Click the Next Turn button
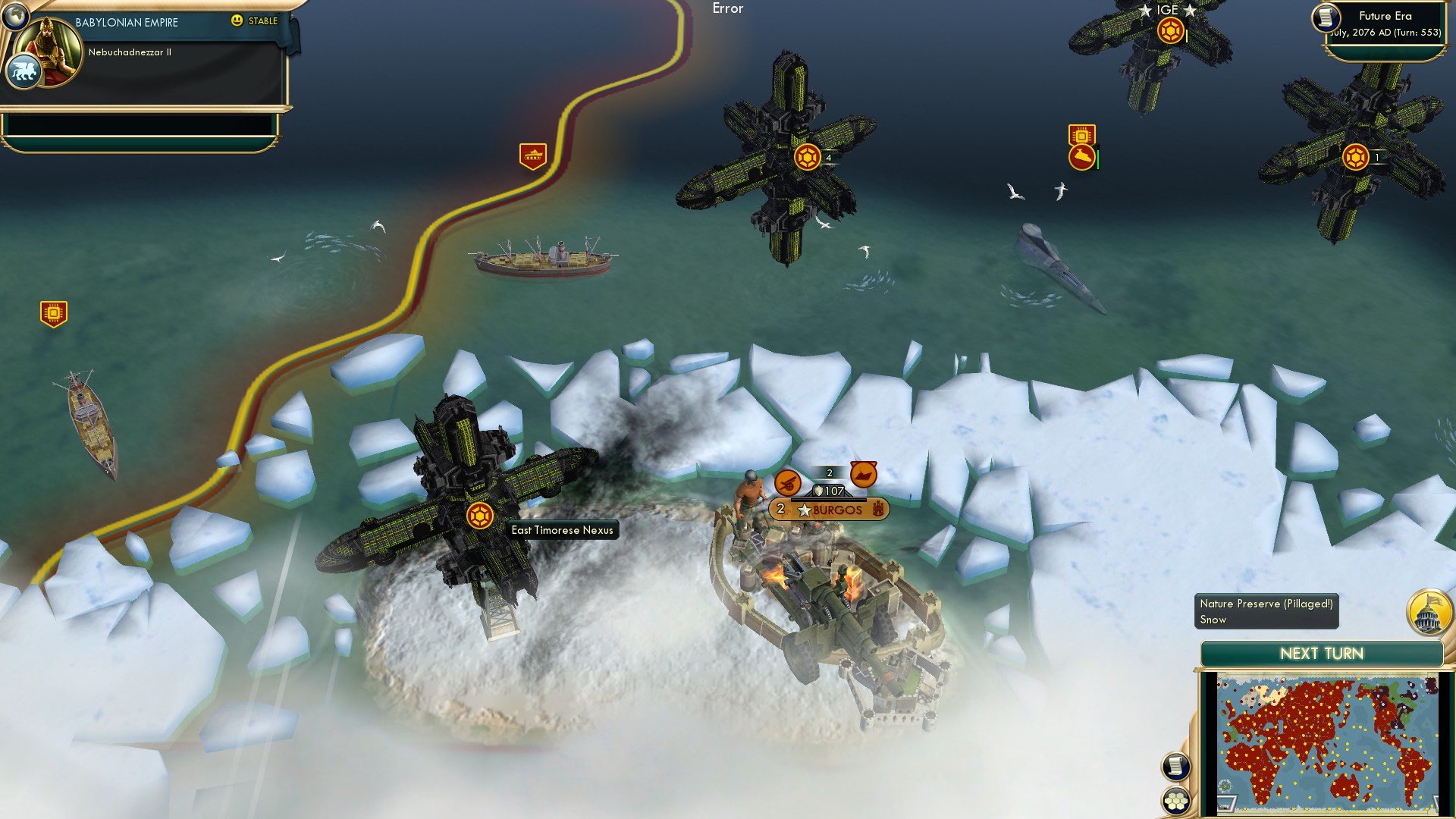Image resolution: width=1456 pixels, height=819 pixels. tap(1321, 653)
